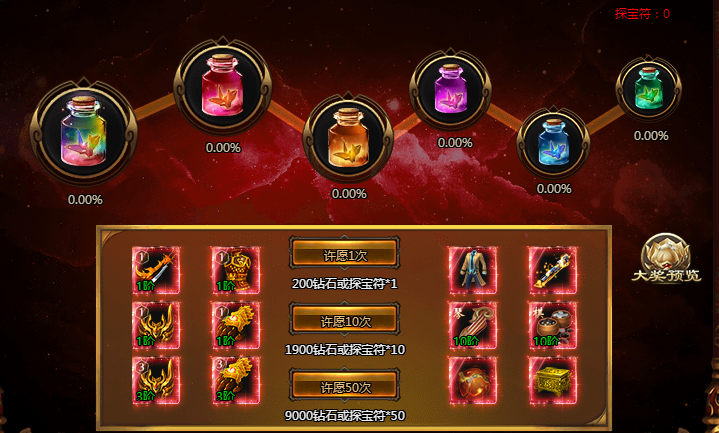Choose the 许愿50次 wish button

point(343,387)
